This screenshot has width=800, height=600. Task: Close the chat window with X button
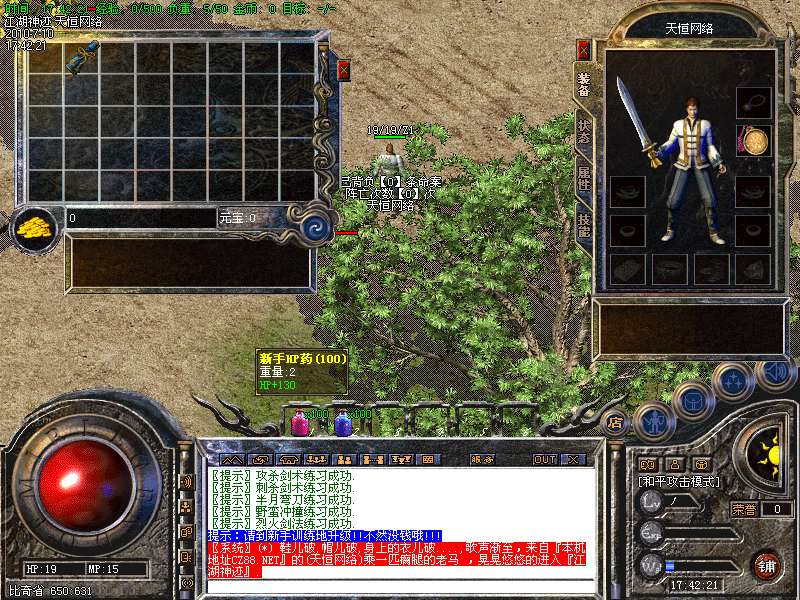(573, 460)
